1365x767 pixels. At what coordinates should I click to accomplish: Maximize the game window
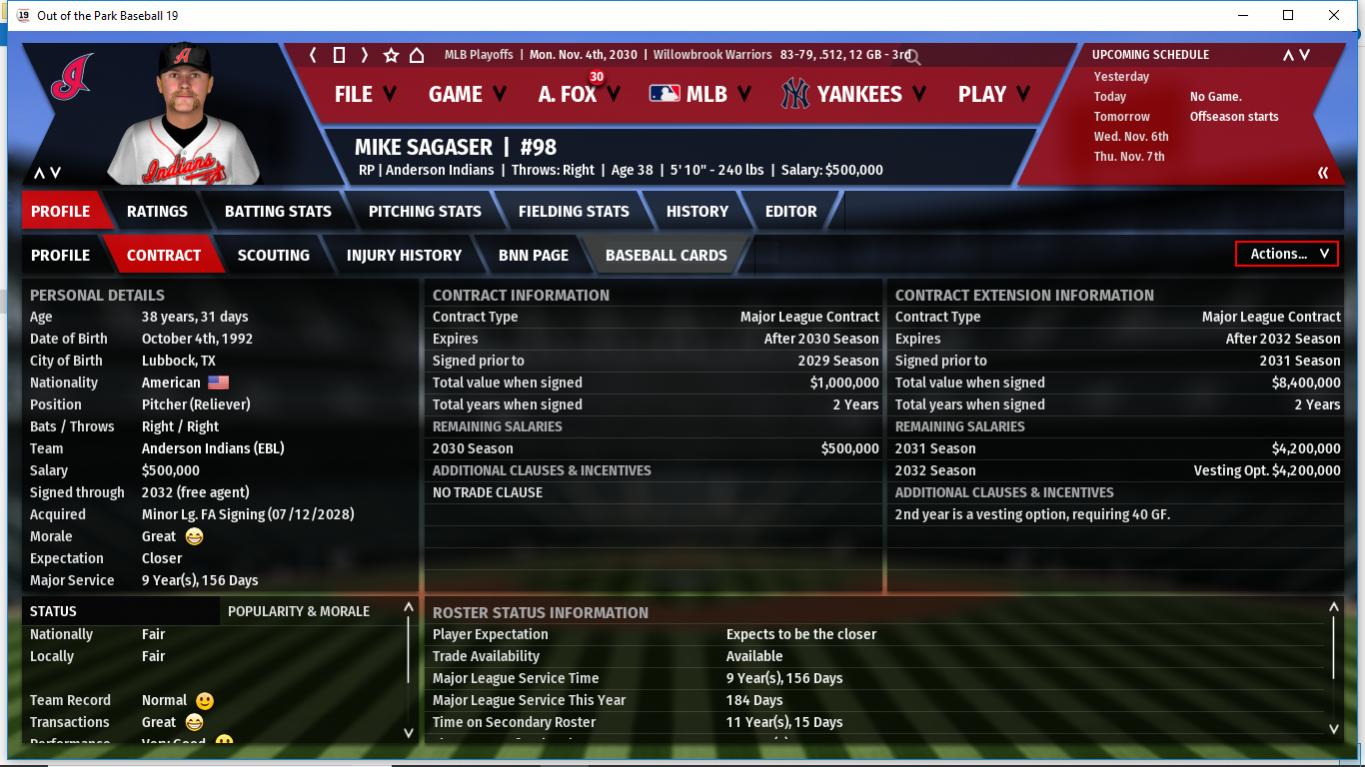pyautogui.click(x=1288, y=15)
